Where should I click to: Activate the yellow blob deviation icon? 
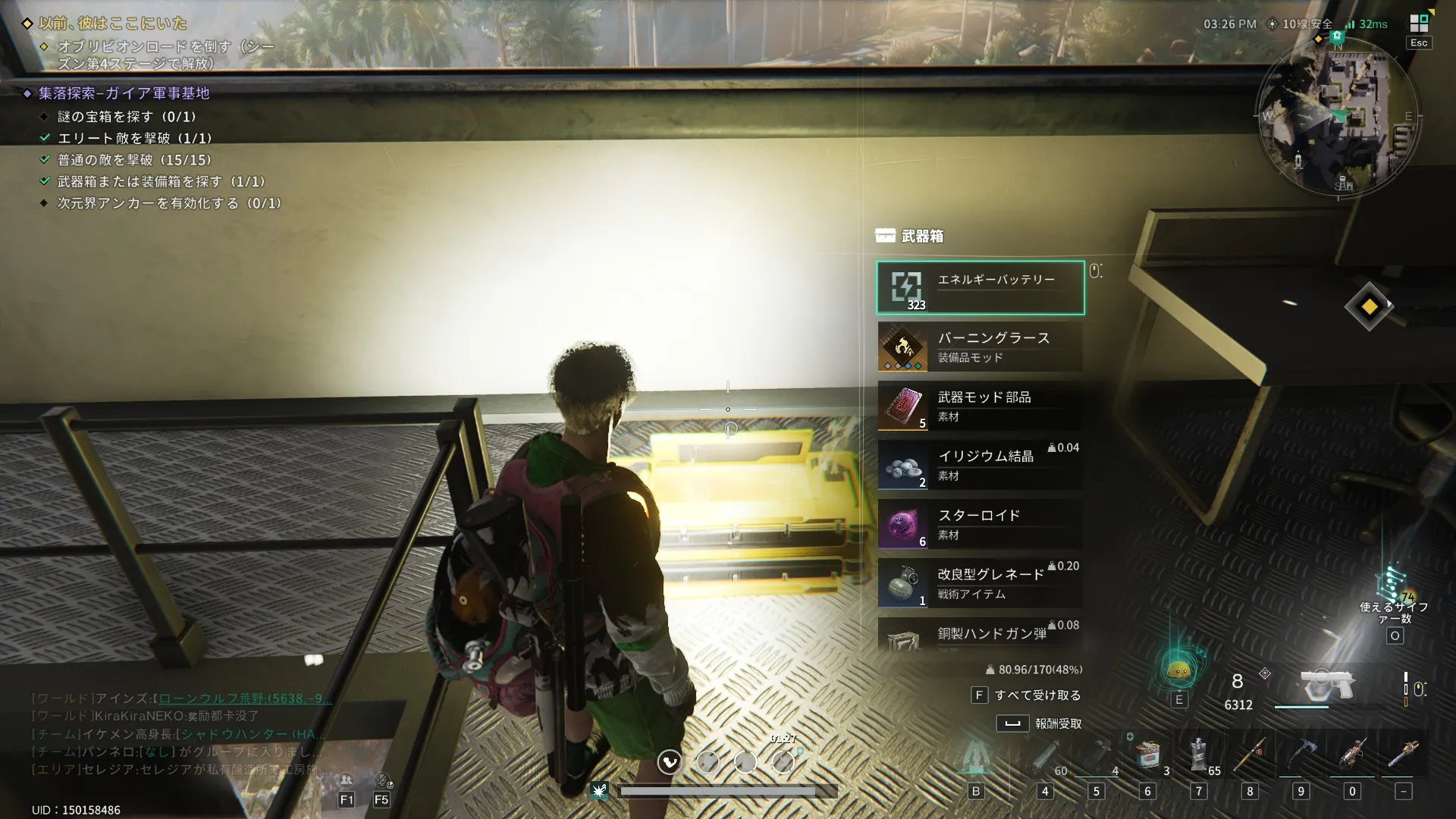(1178, 670)
